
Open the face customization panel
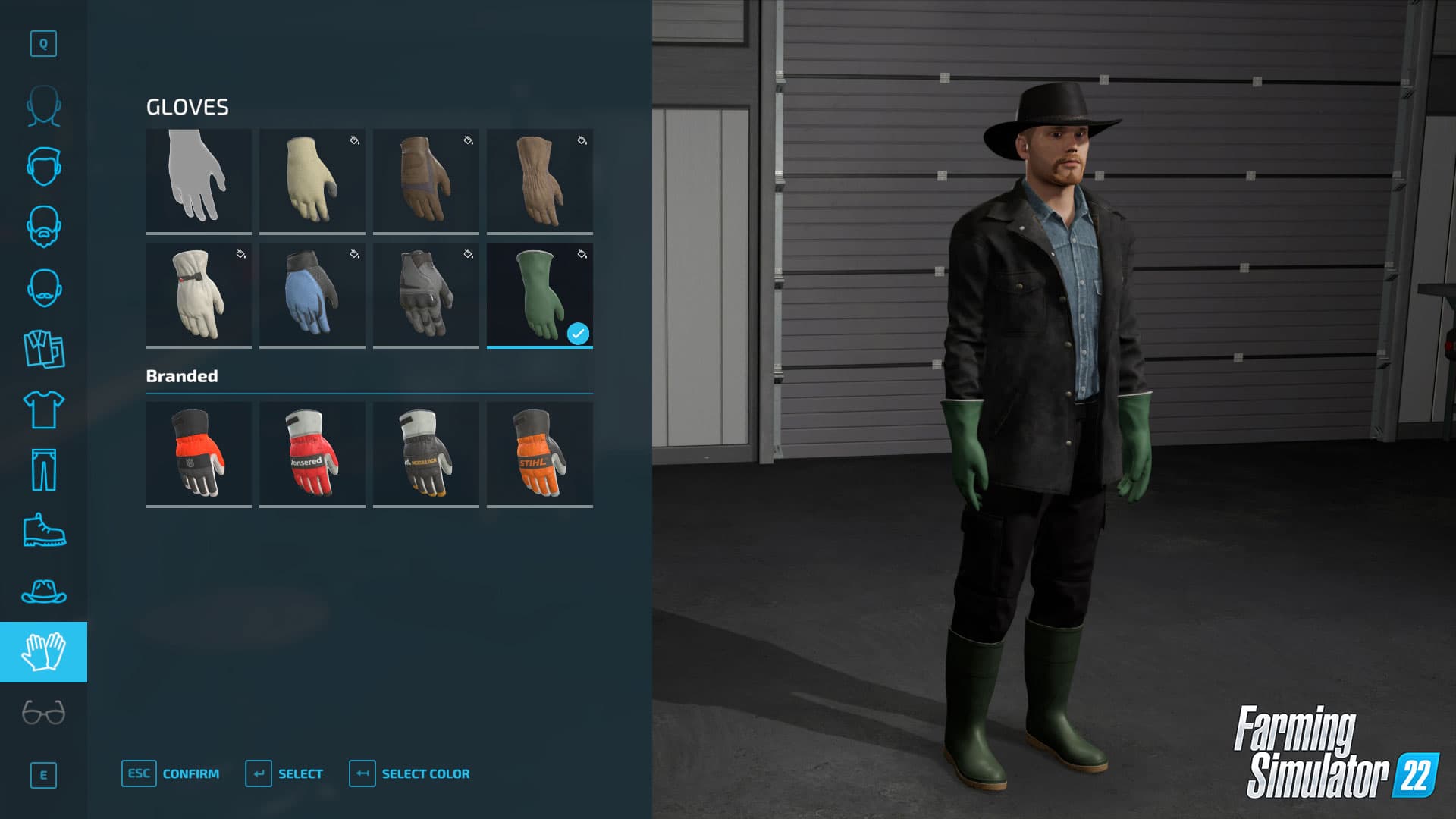[x=44, y=106]
